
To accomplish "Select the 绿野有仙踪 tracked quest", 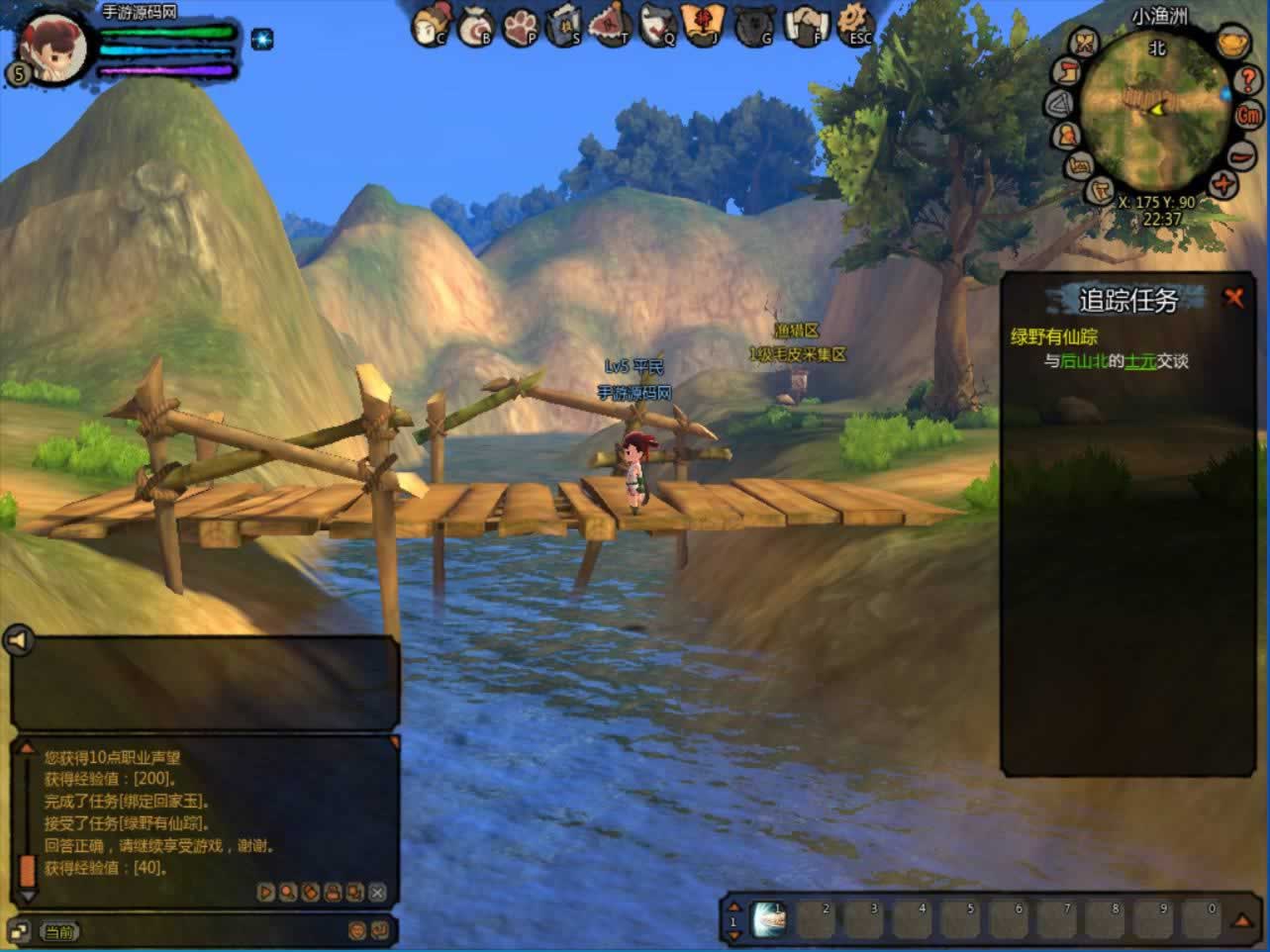I will (x=1053, y=336).
